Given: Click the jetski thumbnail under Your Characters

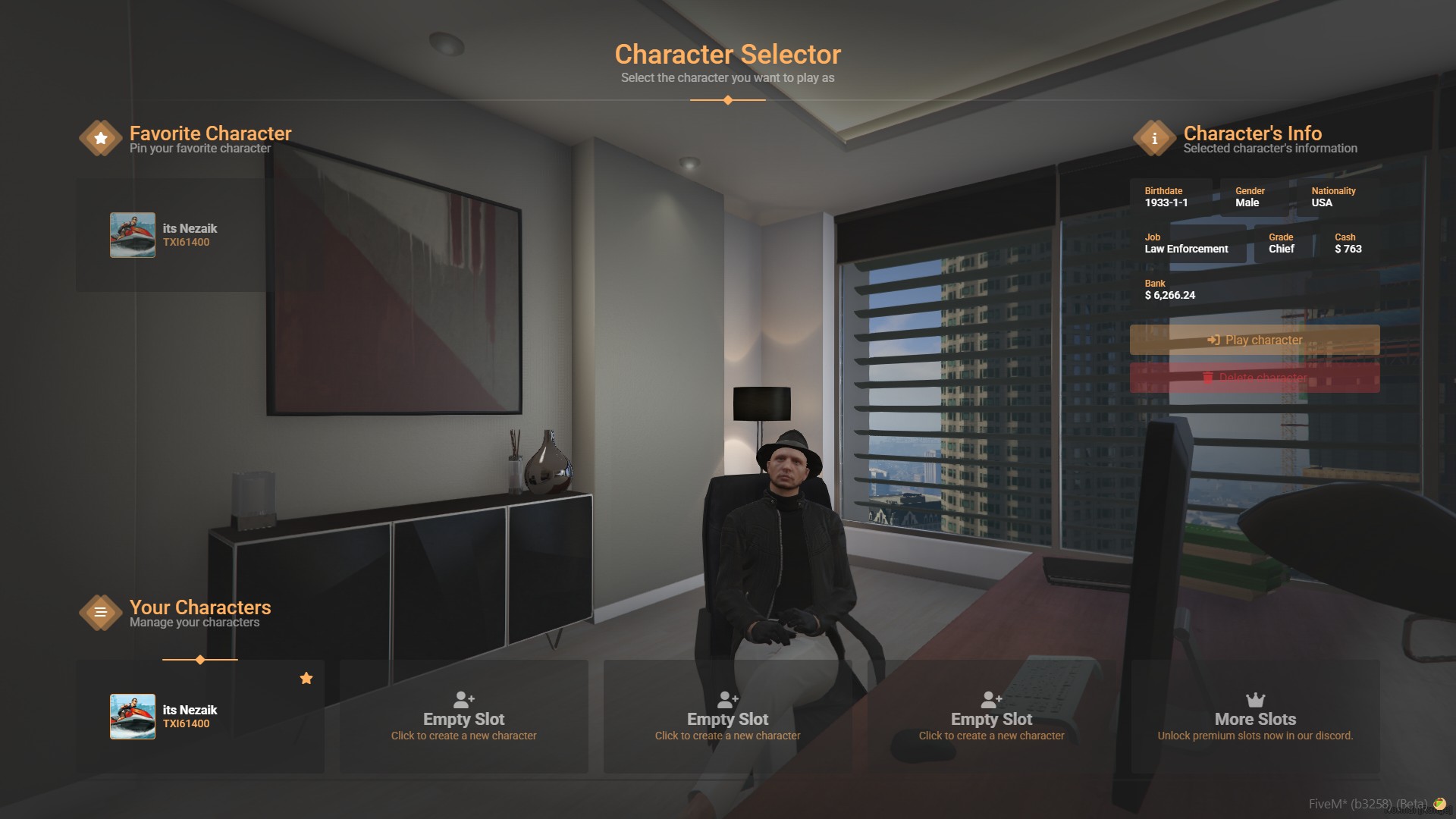Looking at the screenshot, I should [133, 716].
